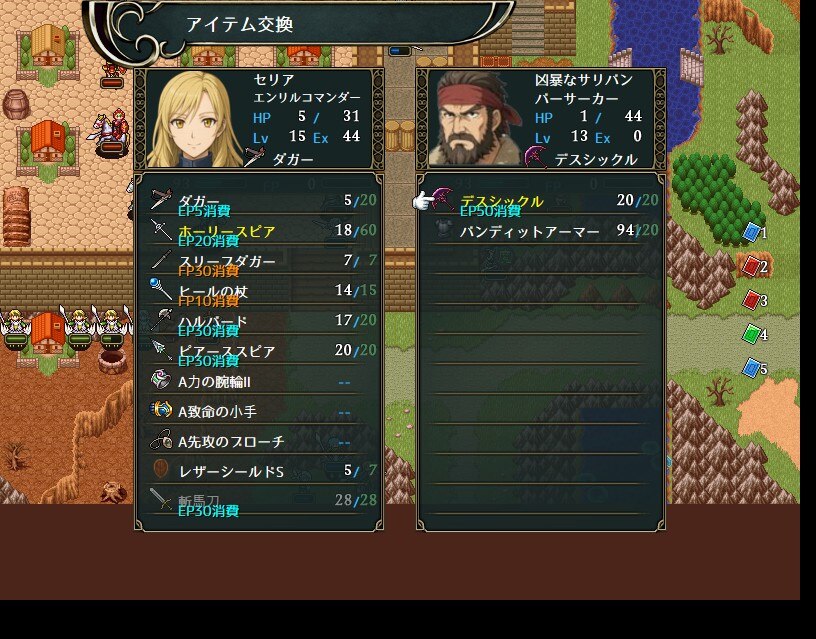Select ヒールの杖 staff row
The width and height of the screenshot is (816, 639).
[260, 291]
